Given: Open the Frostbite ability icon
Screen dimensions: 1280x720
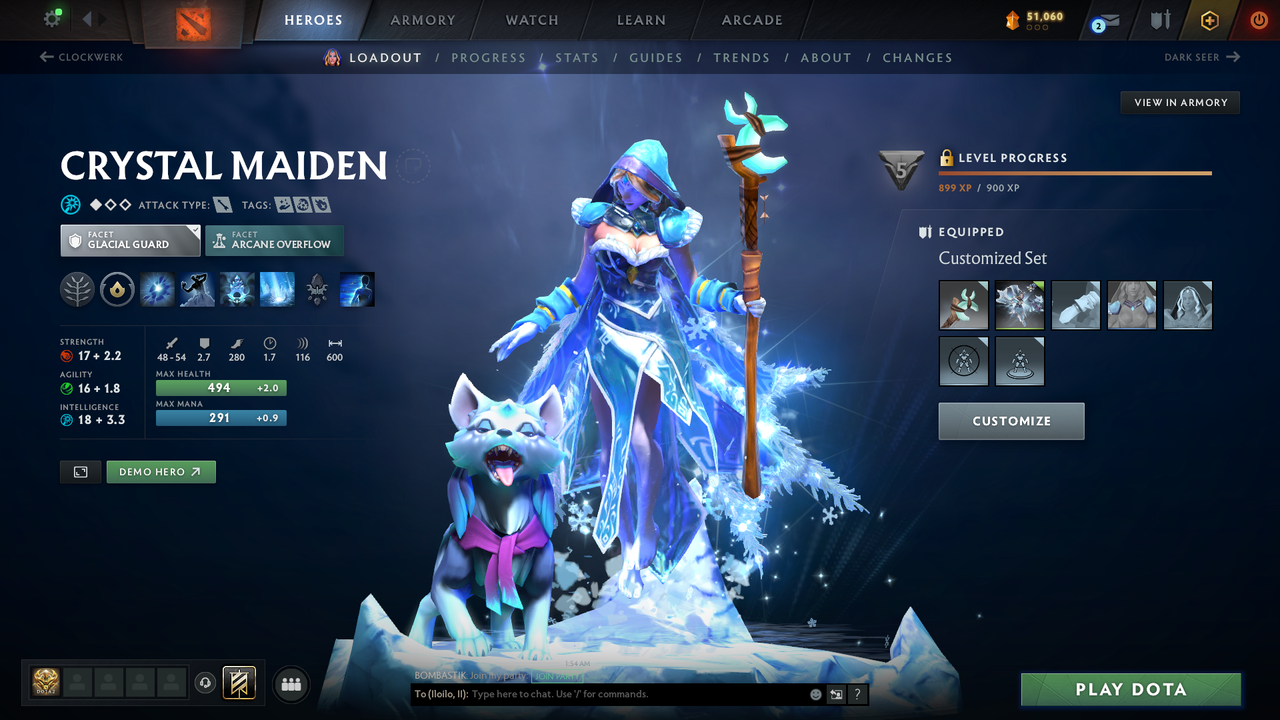Looking at the screenshot, I should pyautogui.click(x=197, y=289).
